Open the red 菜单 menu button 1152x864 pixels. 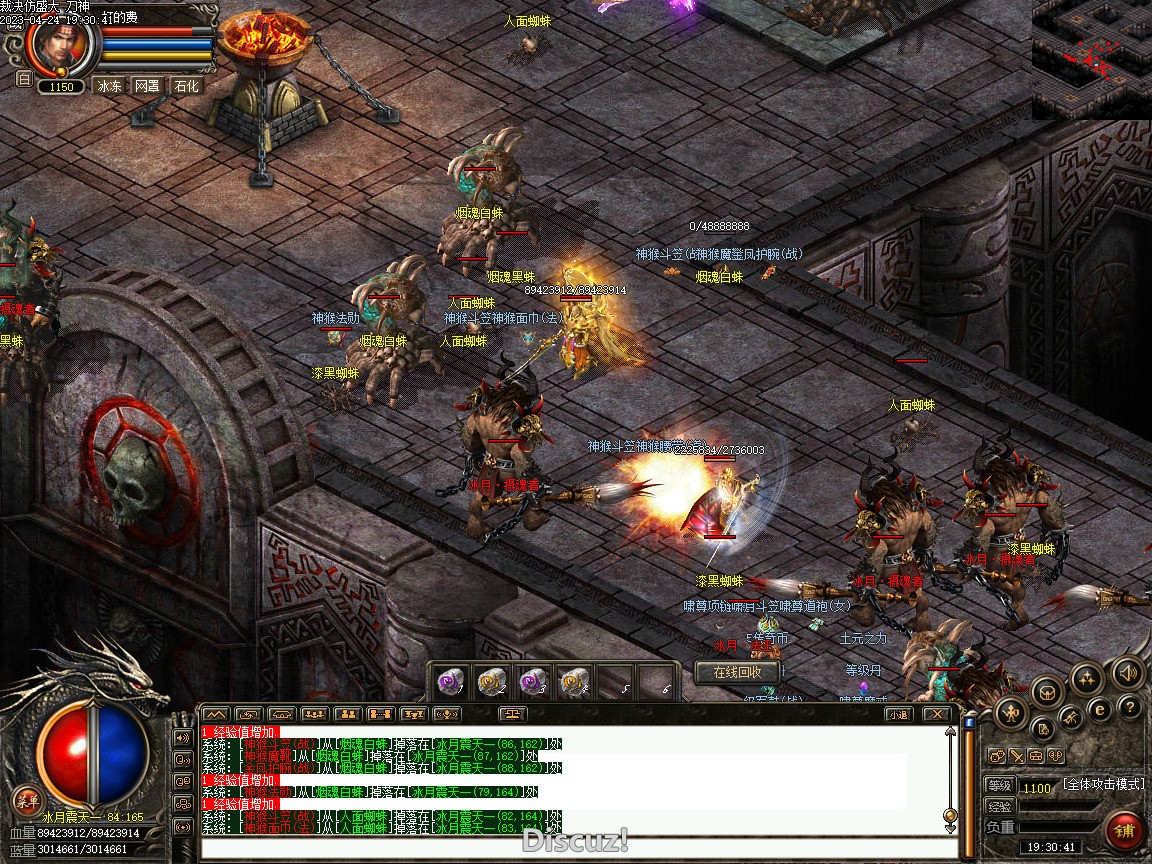pyautogui.click(x=26, y=798)
